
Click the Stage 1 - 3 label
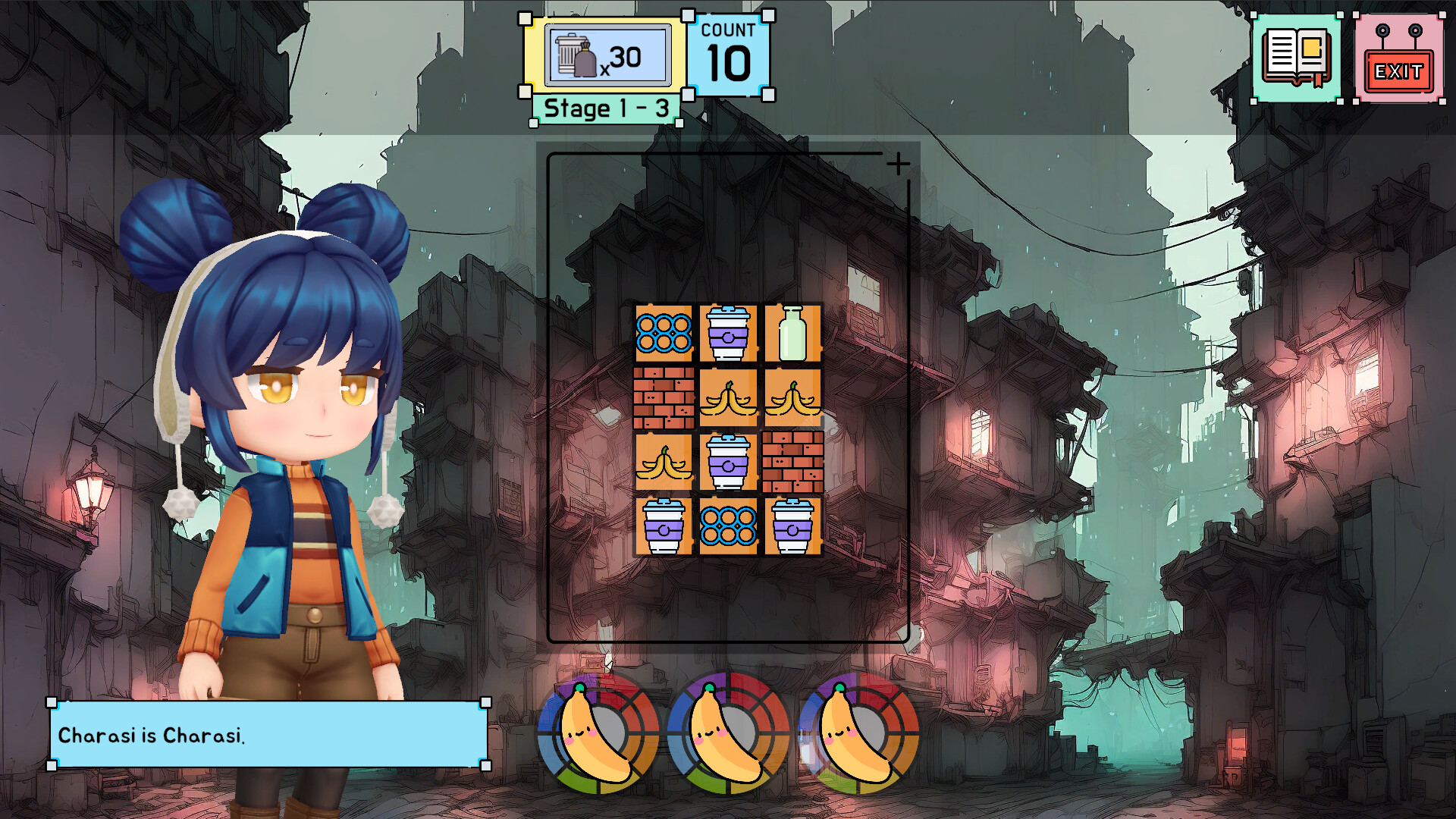tap(604, 107)
